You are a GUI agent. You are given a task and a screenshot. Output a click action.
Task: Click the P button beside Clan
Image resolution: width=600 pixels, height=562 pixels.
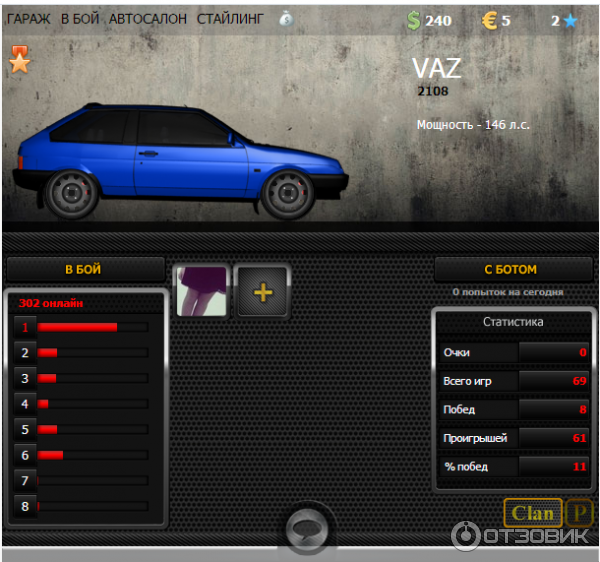[x=579, y=514]
